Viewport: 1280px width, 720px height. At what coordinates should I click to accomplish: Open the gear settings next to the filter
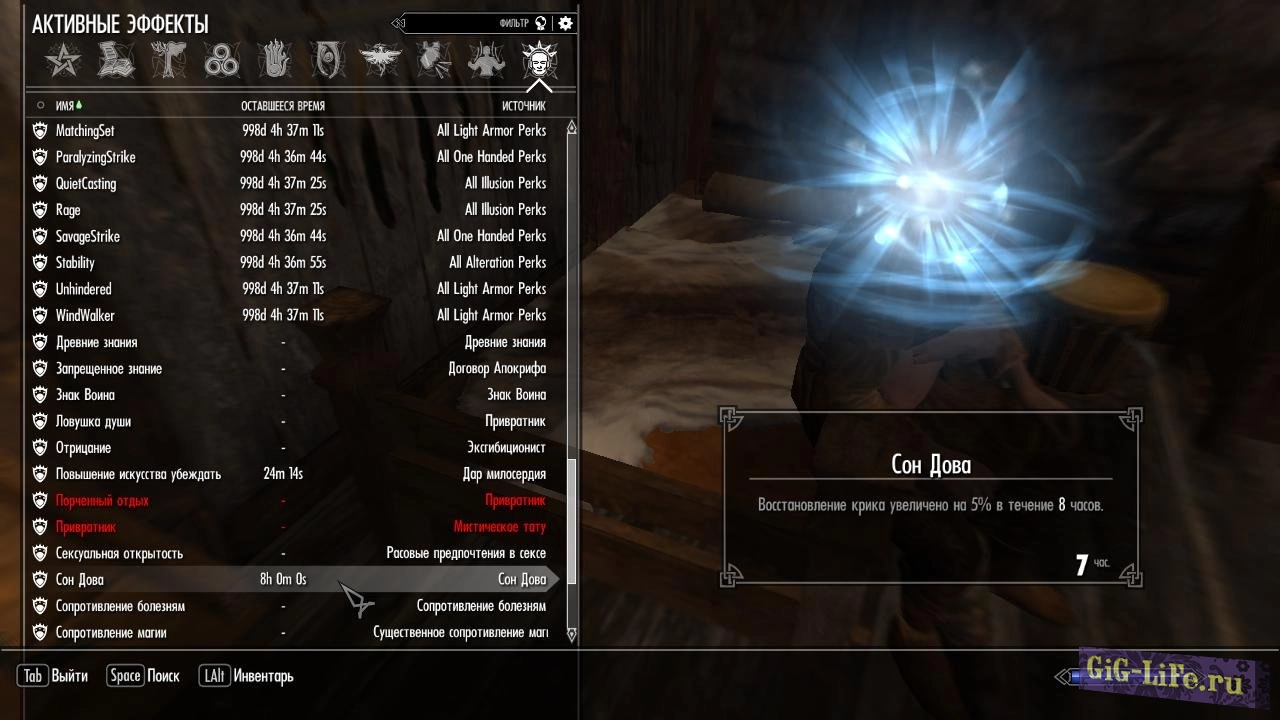point(566,23)
